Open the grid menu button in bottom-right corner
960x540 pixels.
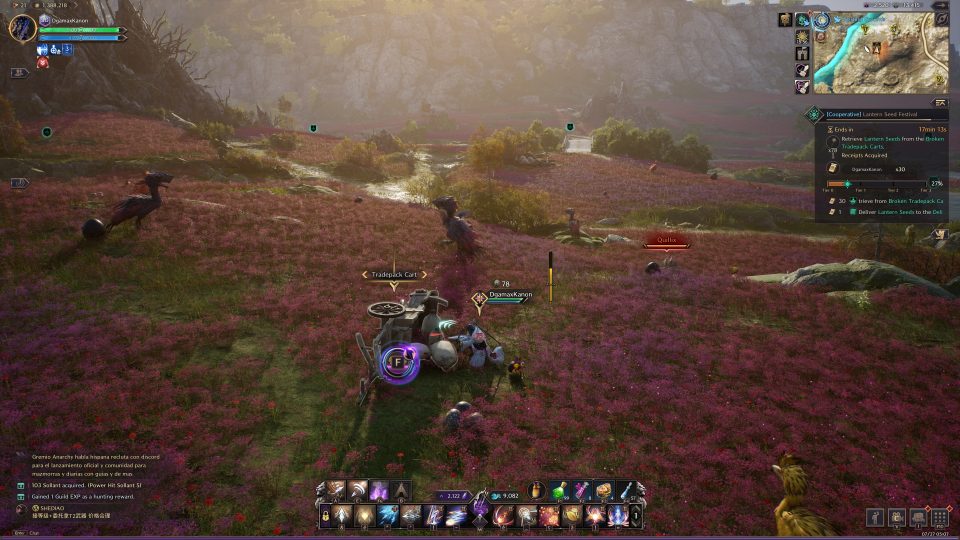click(940, 517)
